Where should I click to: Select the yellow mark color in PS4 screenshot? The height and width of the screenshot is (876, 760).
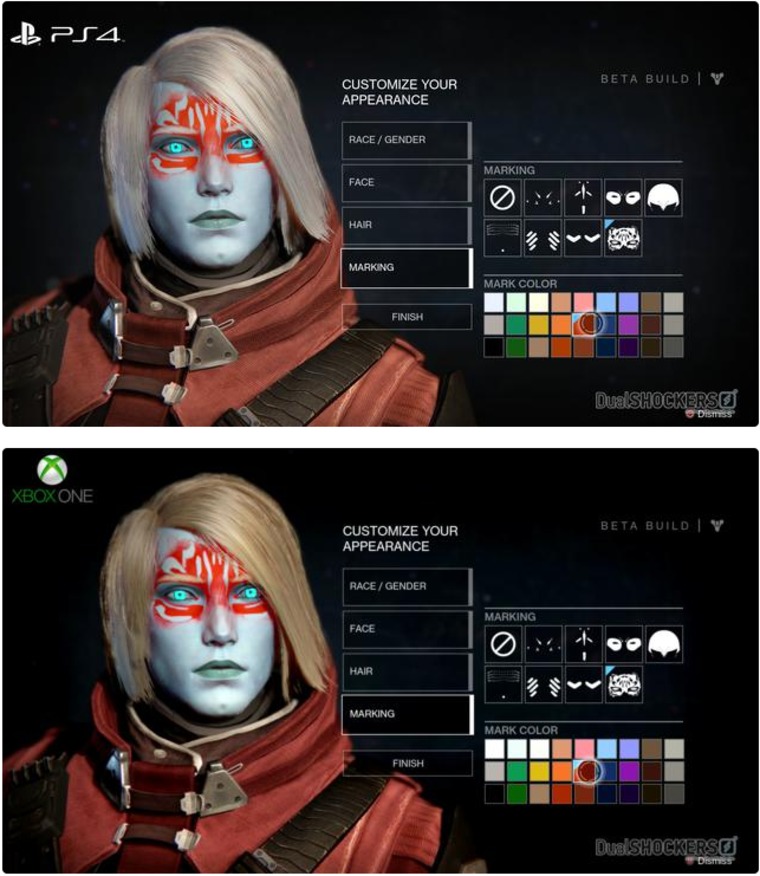[x=538, y=324]
